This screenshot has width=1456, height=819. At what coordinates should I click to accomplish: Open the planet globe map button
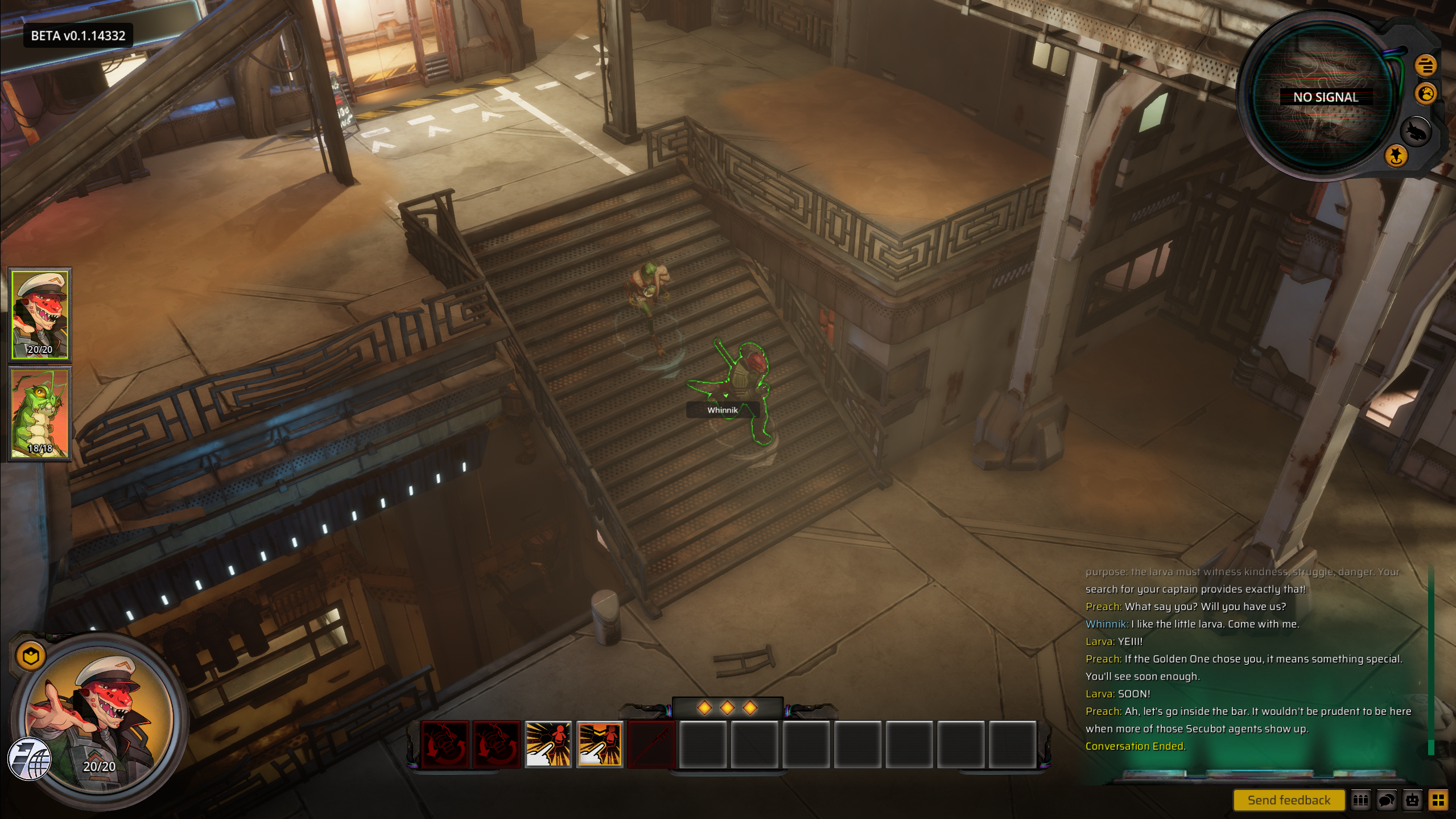[1426, 93]
